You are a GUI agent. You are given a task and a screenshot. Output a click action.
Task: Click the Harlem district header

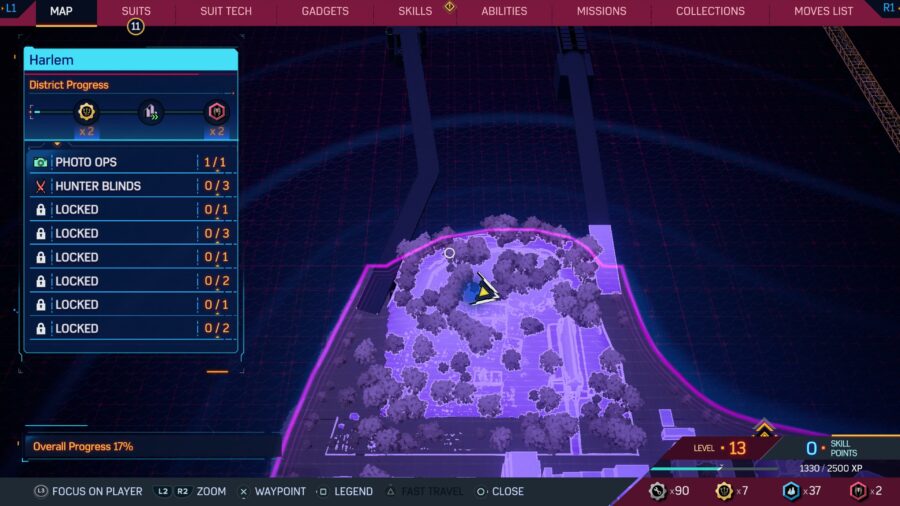point(131,60)
